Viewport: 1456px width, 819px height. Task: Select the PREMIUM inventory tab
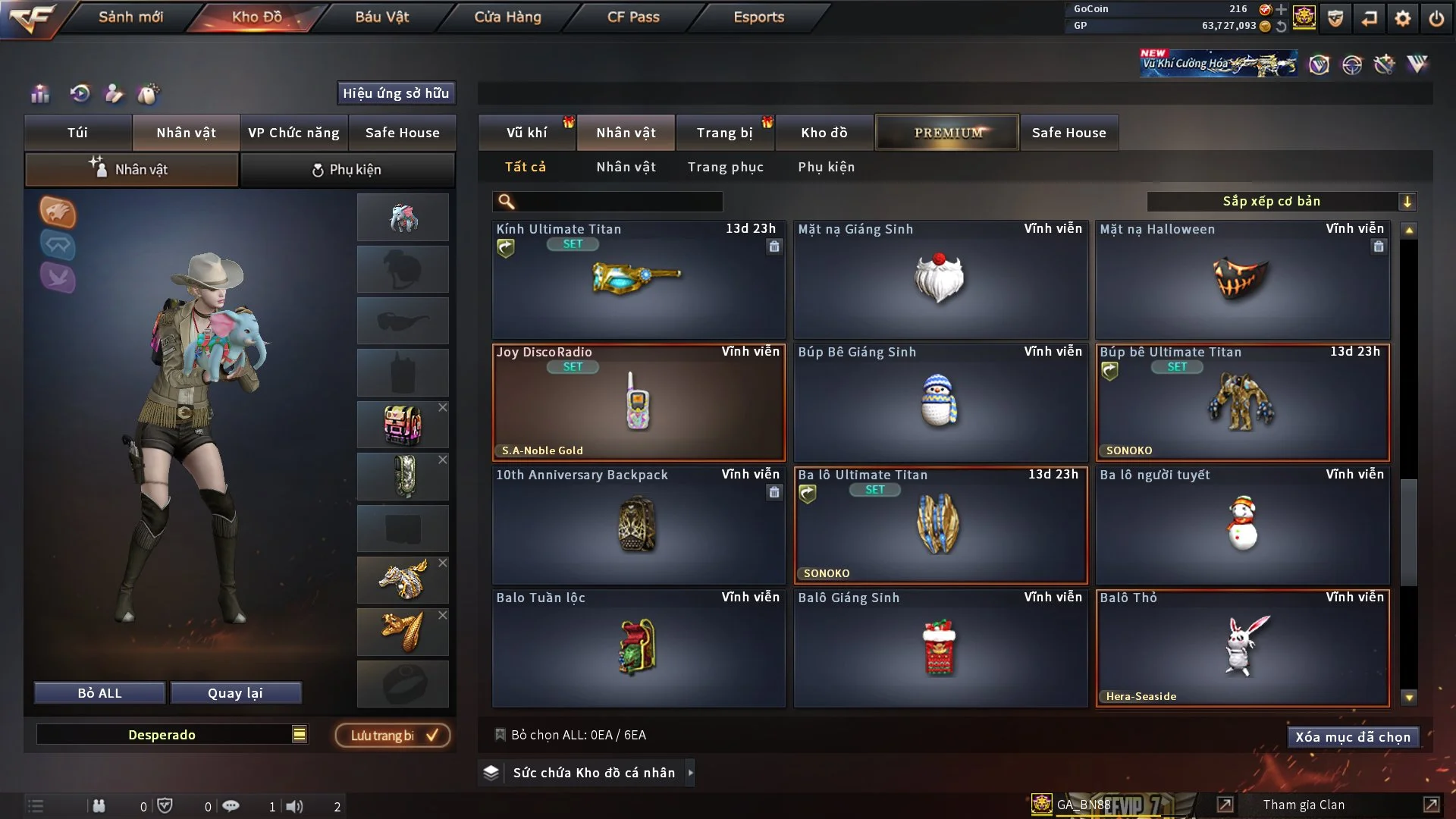click(947, 133)
